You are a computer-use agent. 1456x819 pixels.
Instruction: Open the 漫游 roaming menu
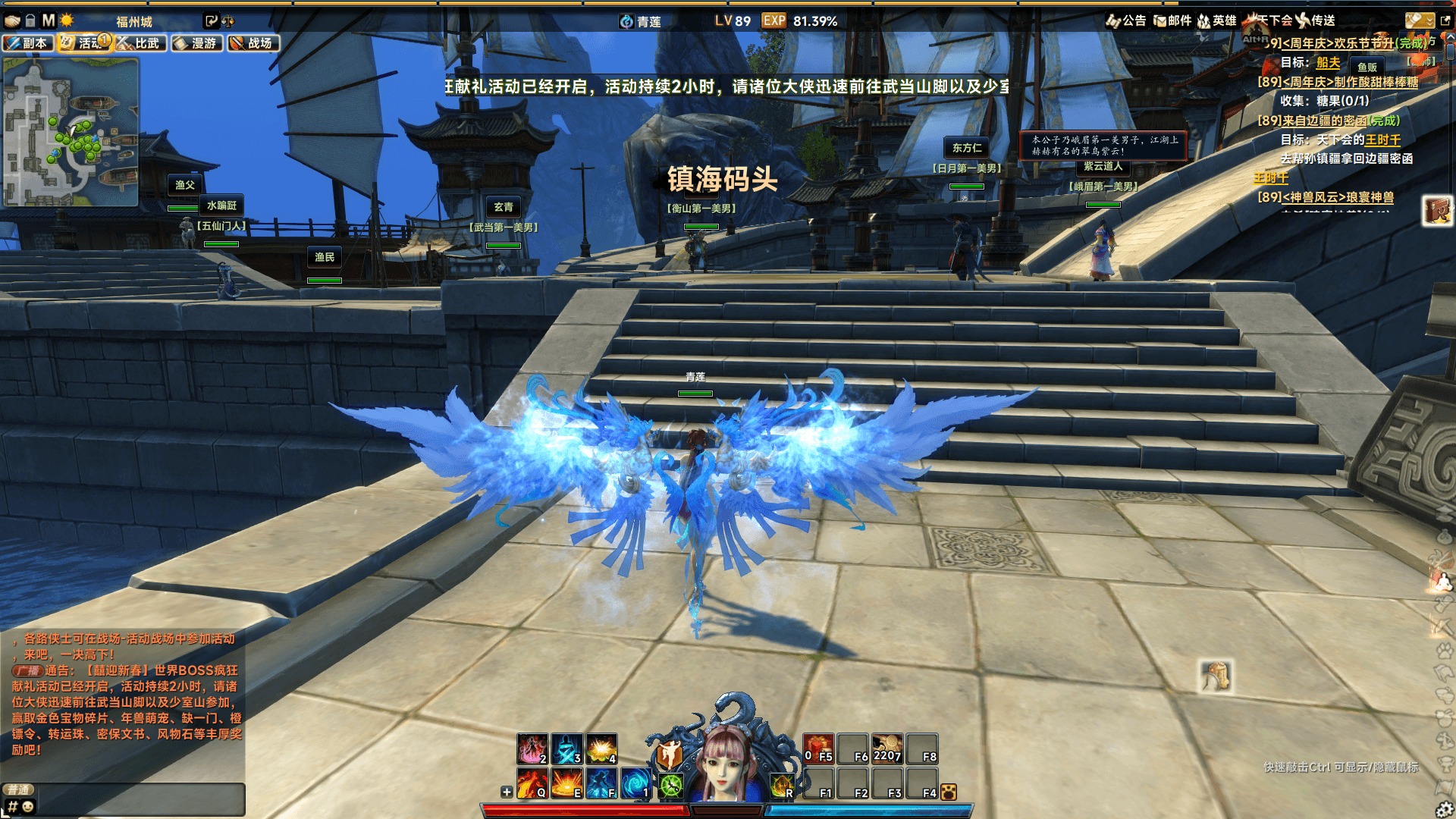(x=196, y=43)
